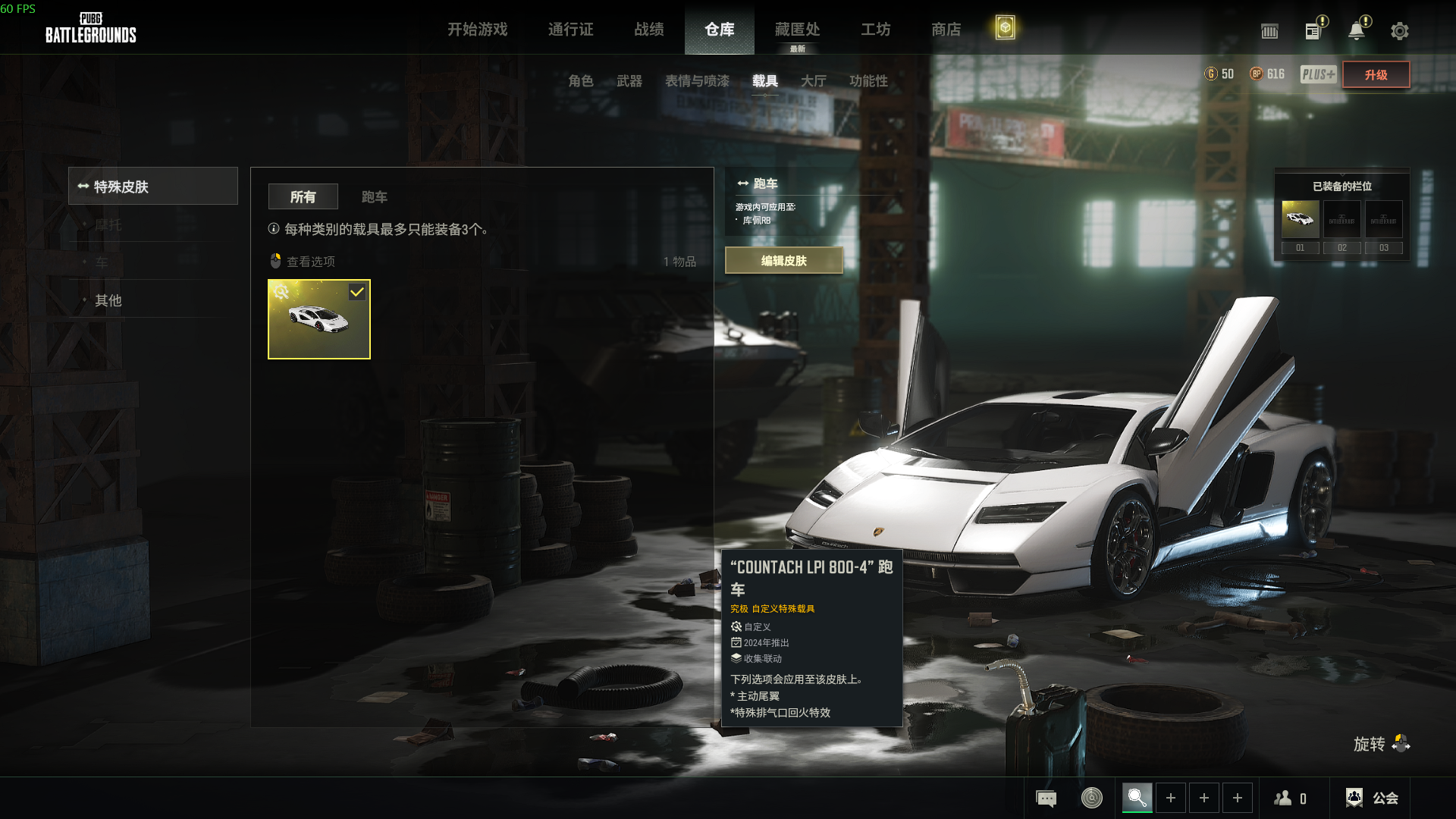This screenshot has width=1456, height=819.
Task: Filter the list by 跑车 sports car
Action: coord(374,197)
